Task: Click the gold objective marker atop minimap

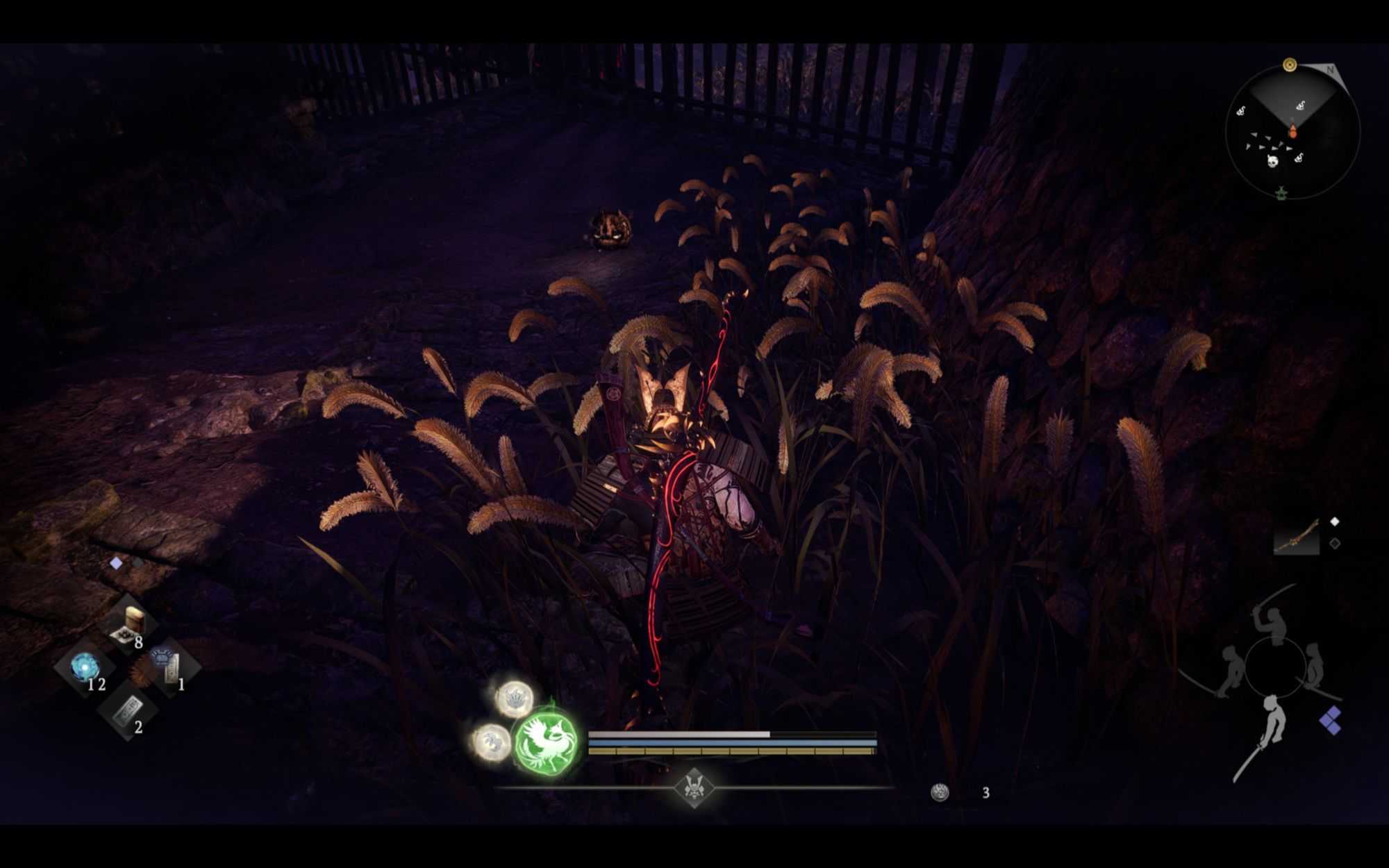Action: (1290, 65)
